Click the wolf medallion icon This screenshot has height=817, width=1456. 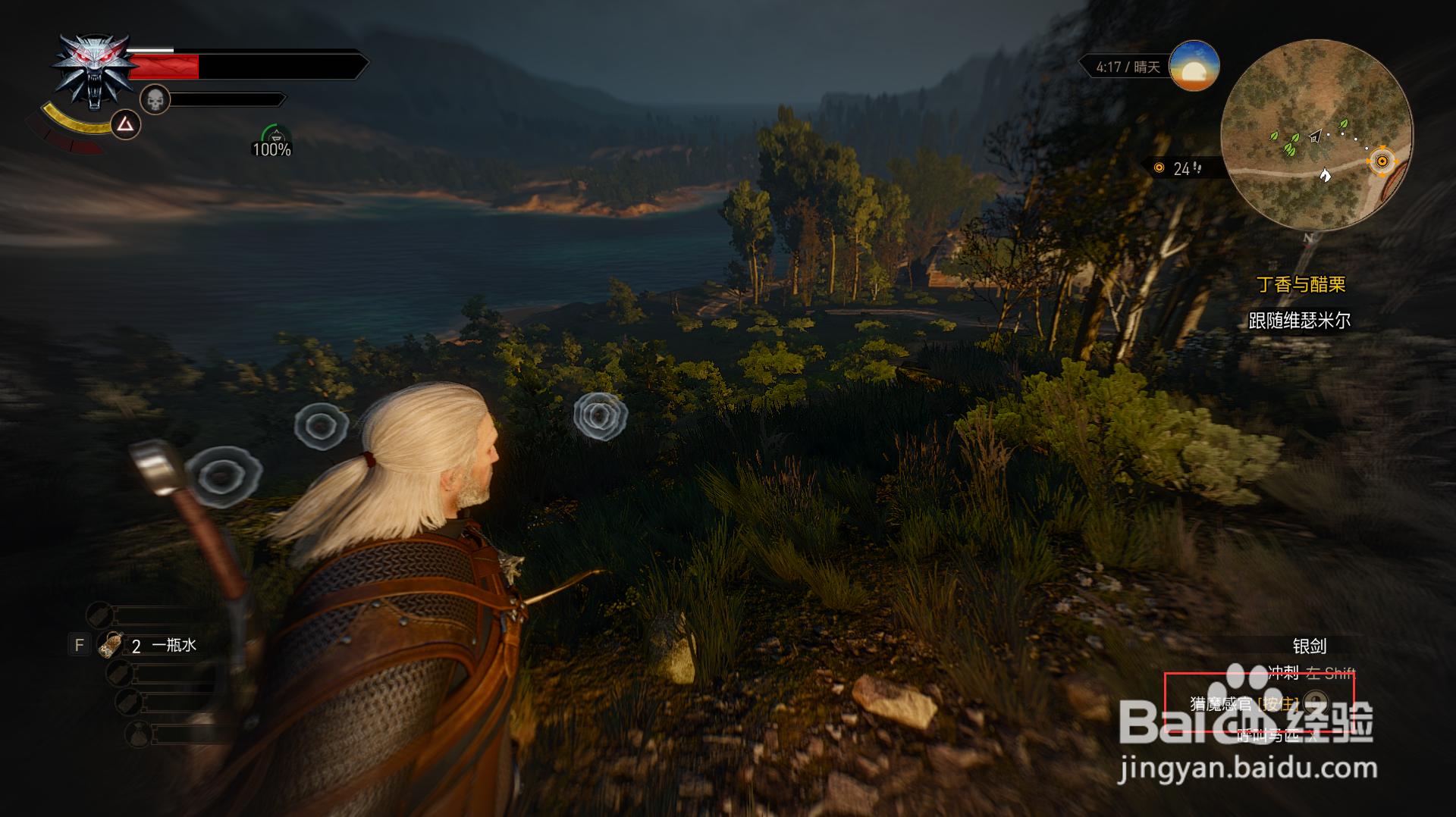93,70
